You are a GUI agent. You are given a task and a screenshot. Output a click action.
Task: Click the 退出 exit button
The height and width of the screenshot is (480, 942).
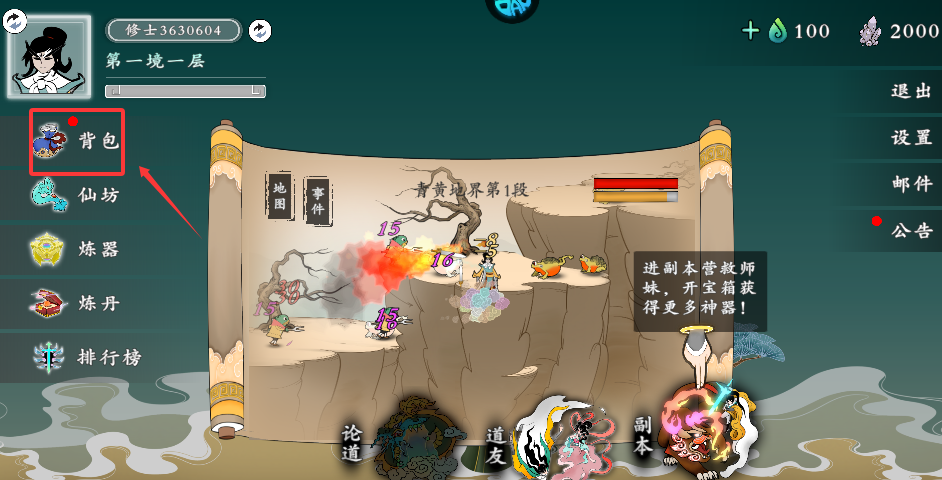tap(911, 91)
